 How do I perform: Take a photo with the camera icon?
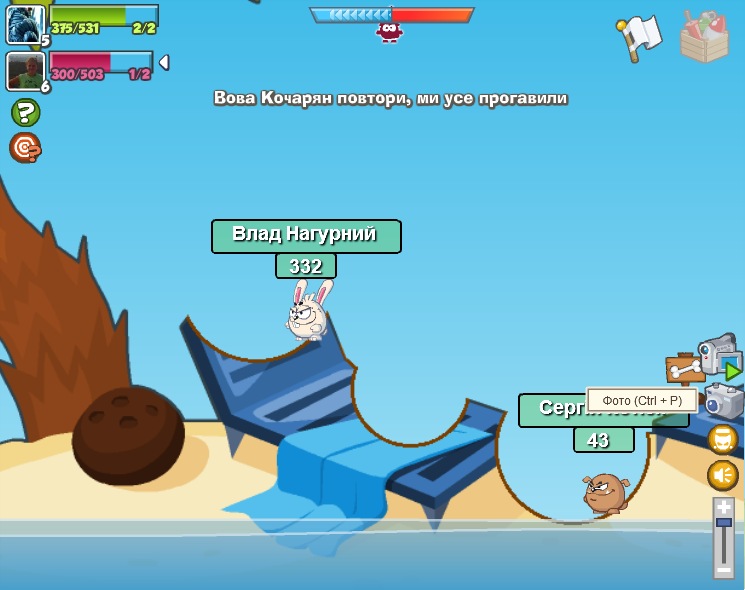coord(724,401)
